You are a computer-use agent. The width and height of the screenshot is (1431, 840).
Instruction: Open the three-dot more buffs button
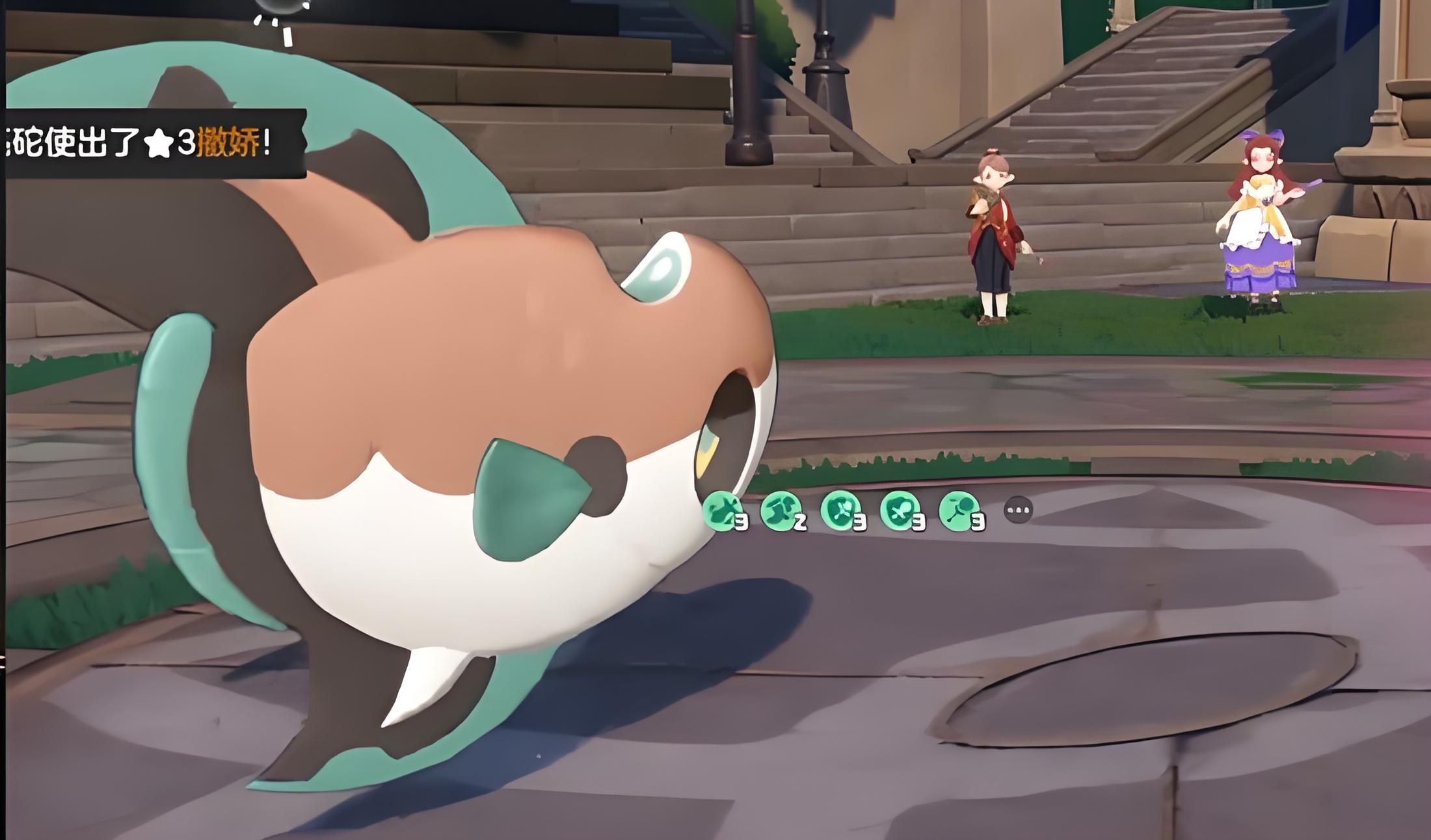tap(1019, 510)
